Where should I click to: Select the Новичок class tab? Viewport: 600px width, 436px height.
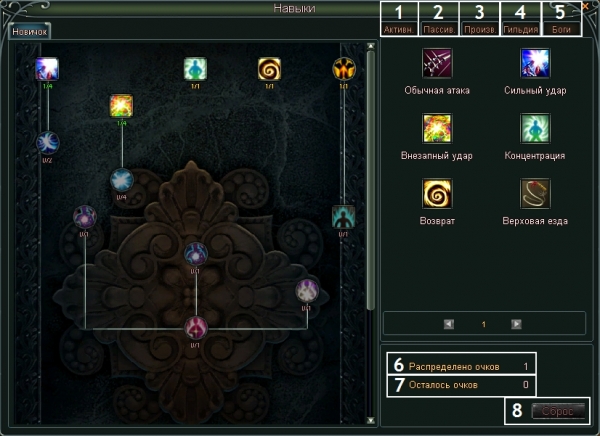29,32
